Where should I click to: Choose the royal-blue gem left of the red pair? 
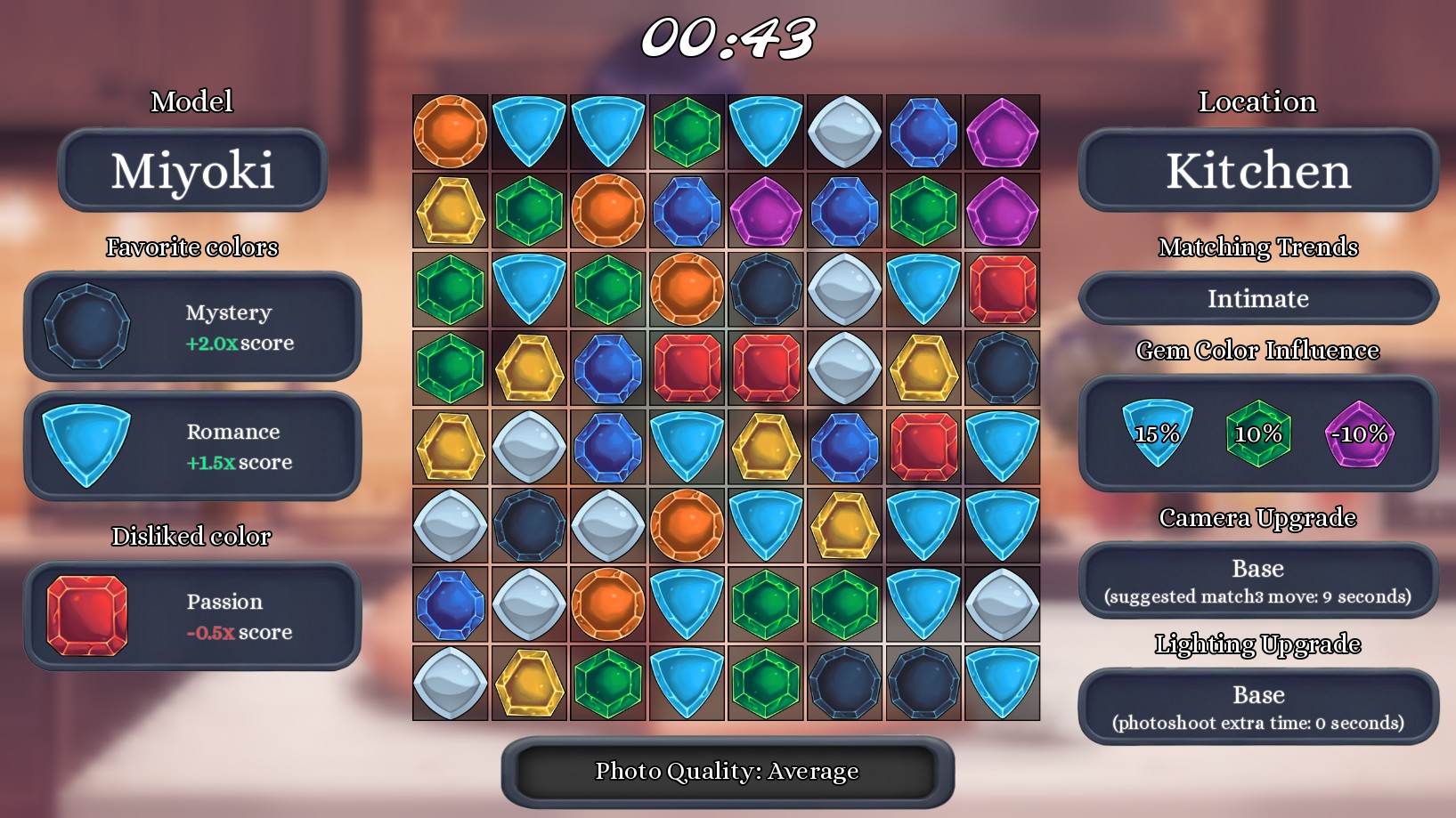coord(608,369)
